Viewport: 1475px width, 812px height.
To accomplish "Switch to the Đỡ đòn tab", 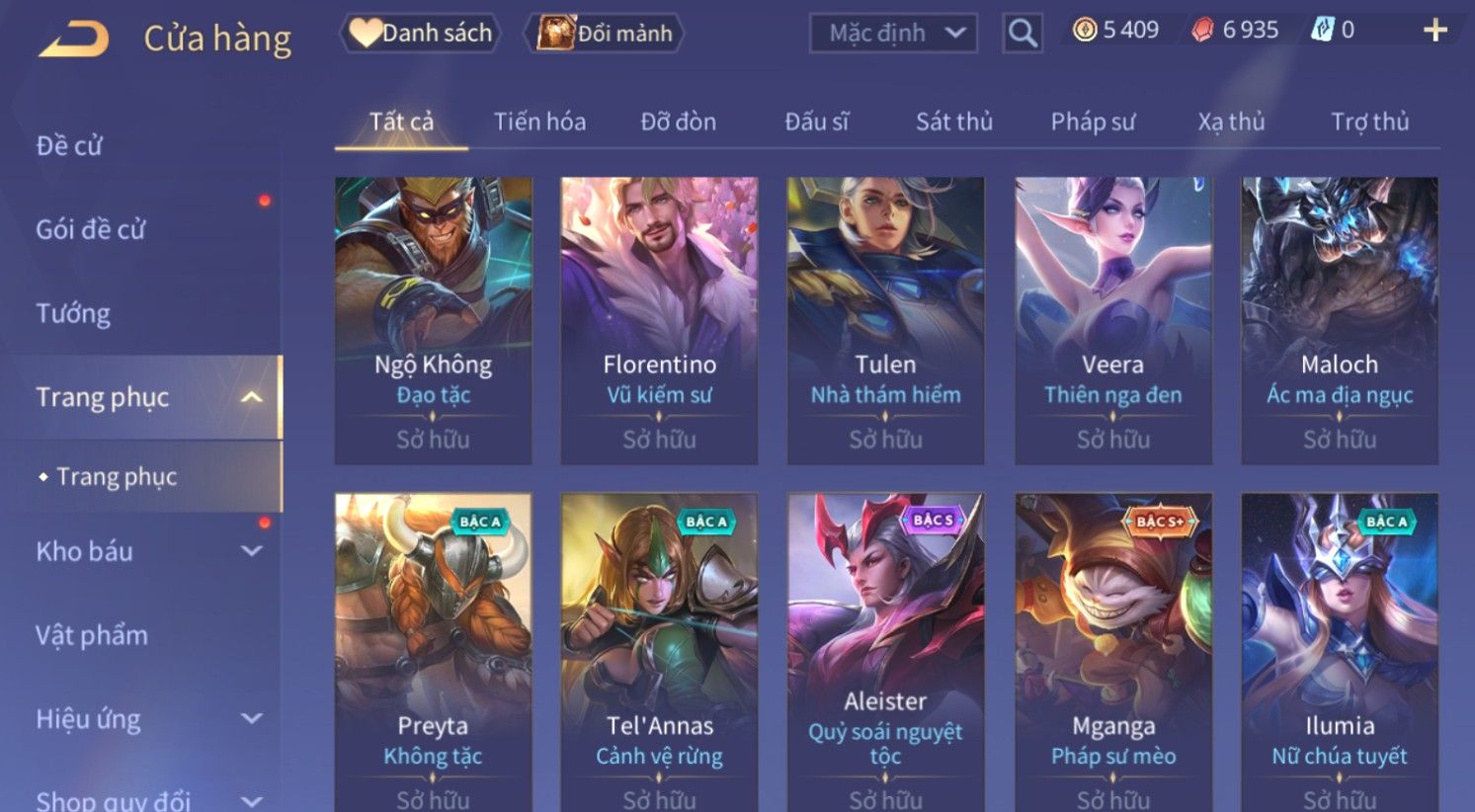I will 678,122.
